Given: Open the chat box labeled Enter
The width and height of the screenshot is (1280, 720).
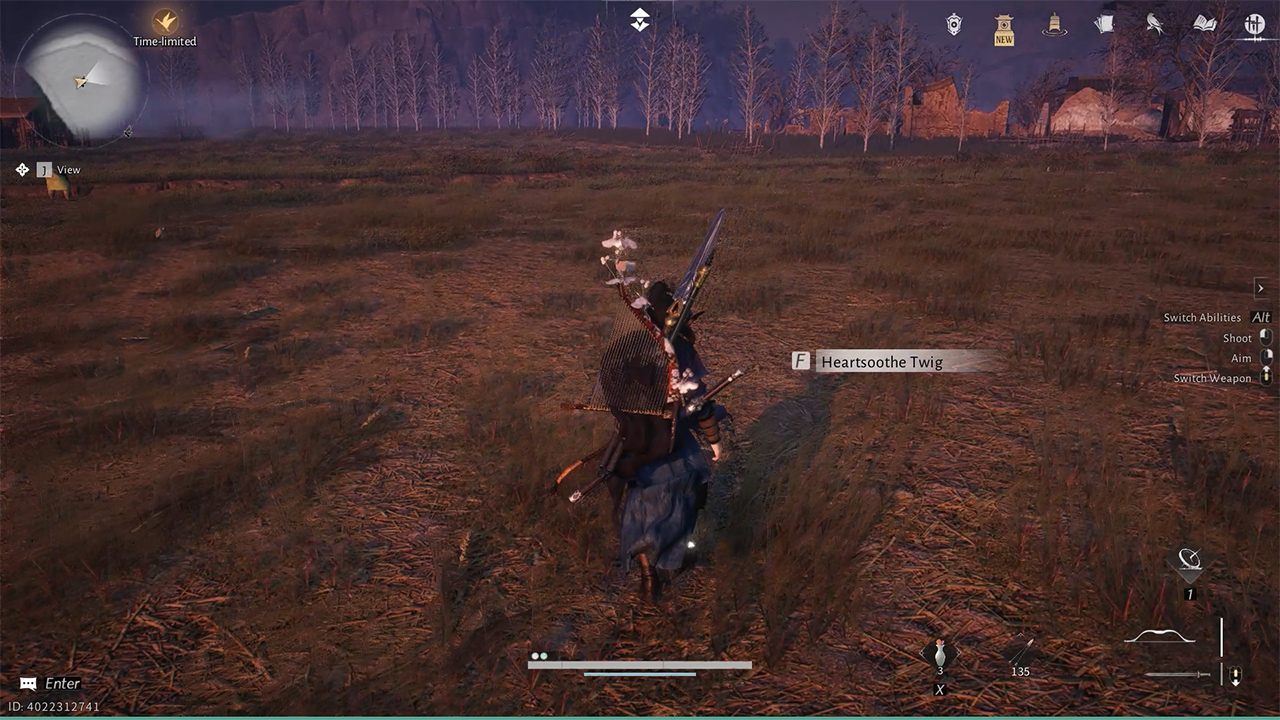Looking at the screenshot, I should pyautogui.click(x=52, y=684).
